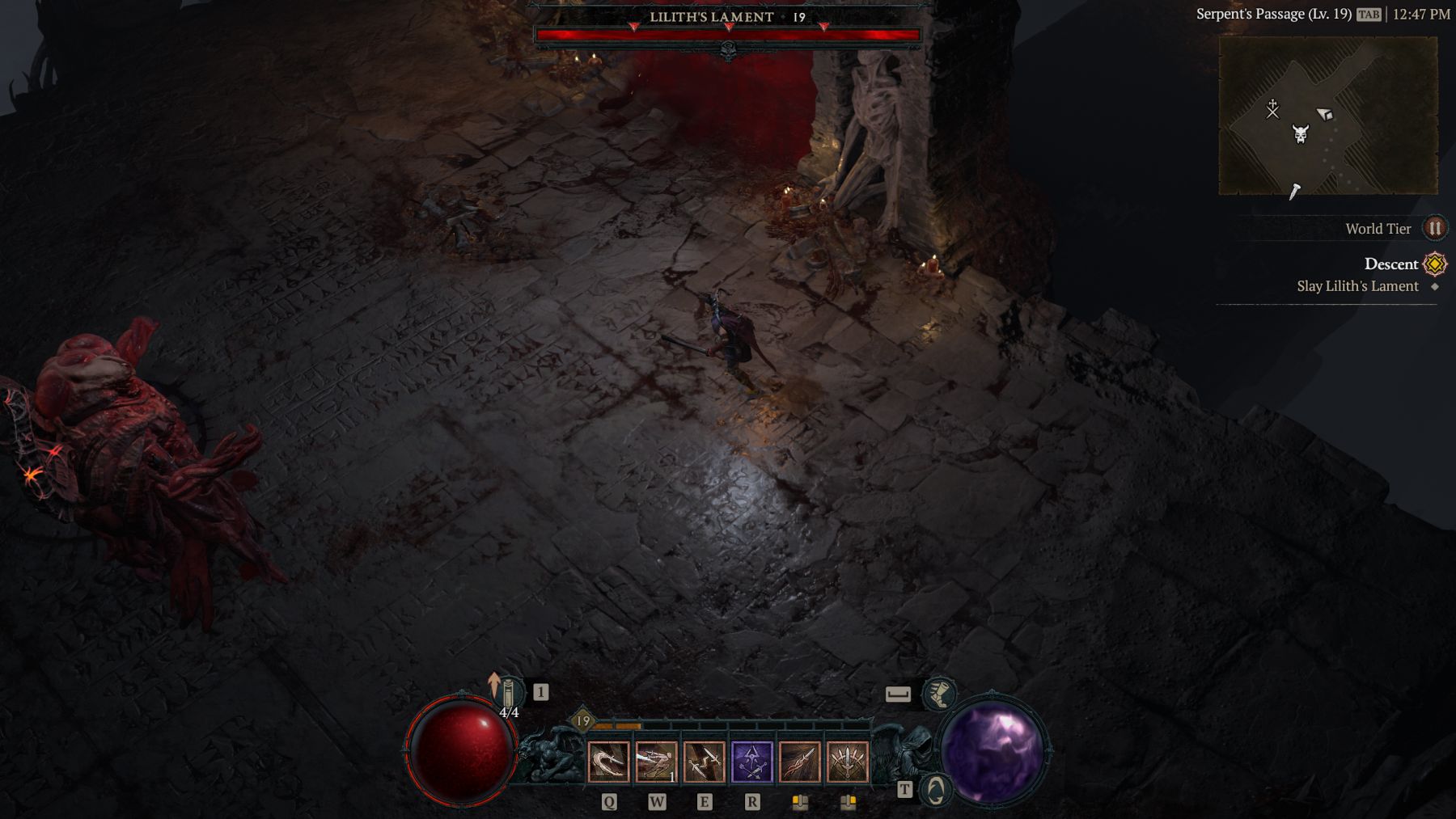Image resolution: width=1456 pixels, height=819 pixels.
Task: Select the Lilith's Lament boss nameplate
Action: tap(712, 17)
